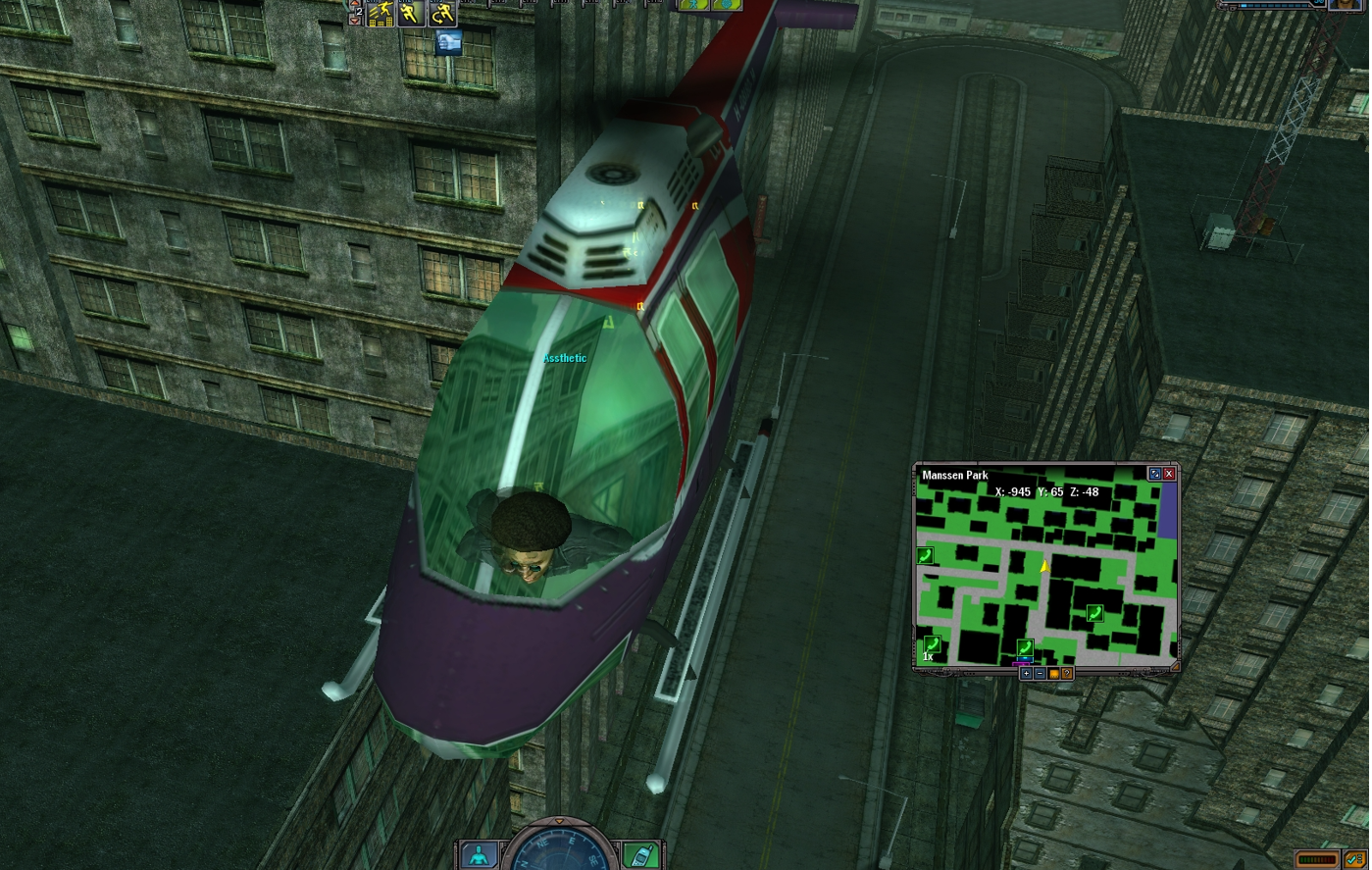
Task: Open the character panel with cyan torso icon
Action: (x=479, y=855)
